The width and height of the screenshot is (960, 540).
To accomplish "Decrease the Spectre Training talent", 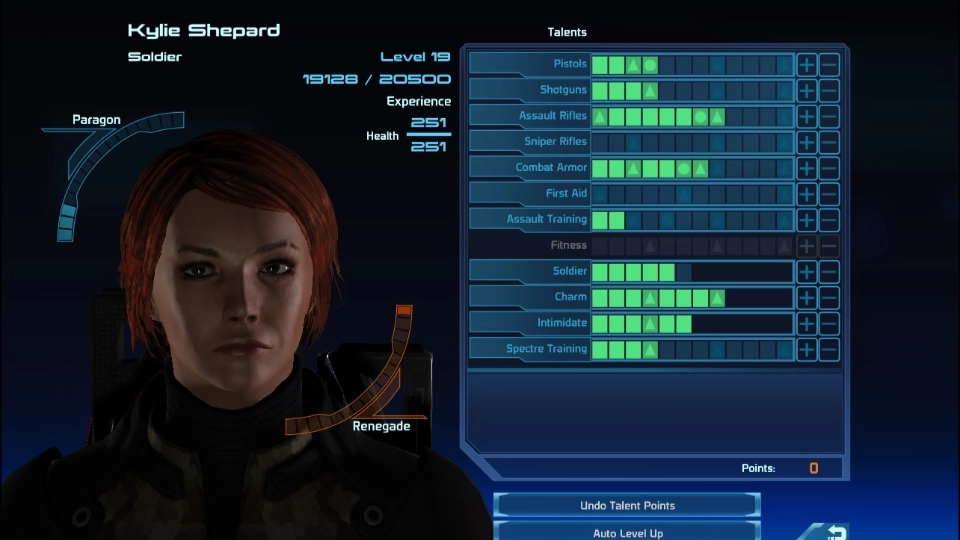I will click(829, 350).
